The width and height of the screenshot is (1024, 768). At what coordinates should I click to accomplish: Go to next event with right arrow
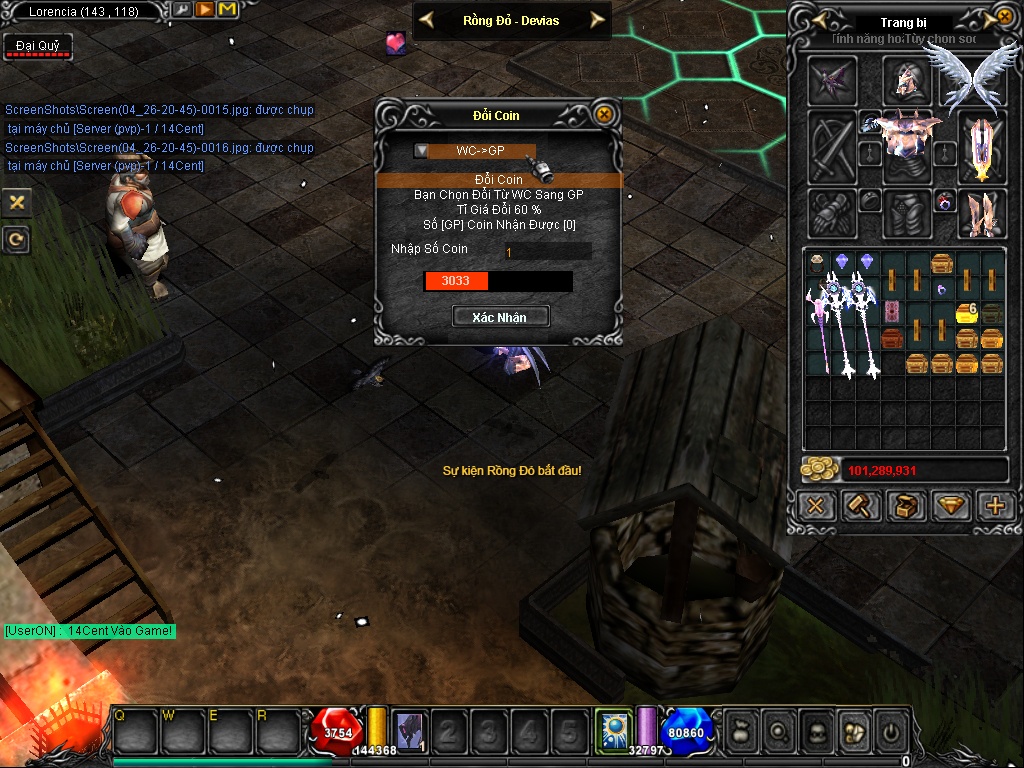(x=597, y=20)
